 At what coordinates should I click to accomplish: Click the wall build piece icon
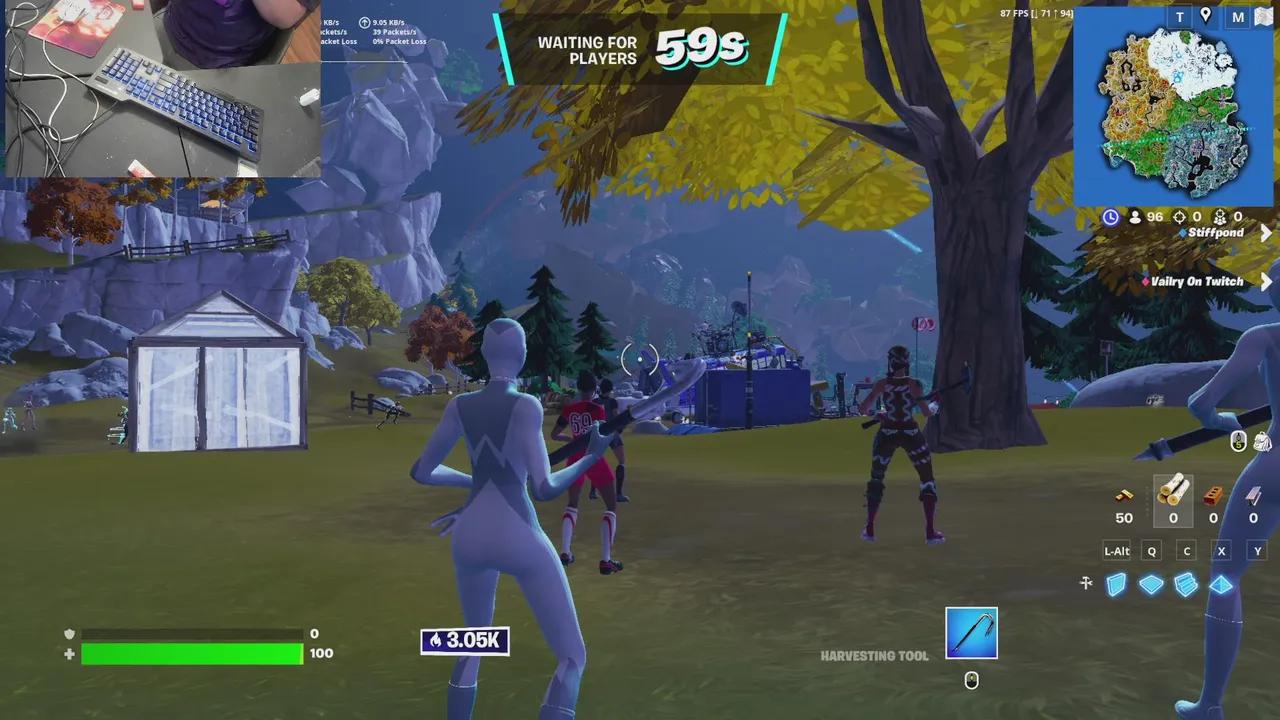1116,585
